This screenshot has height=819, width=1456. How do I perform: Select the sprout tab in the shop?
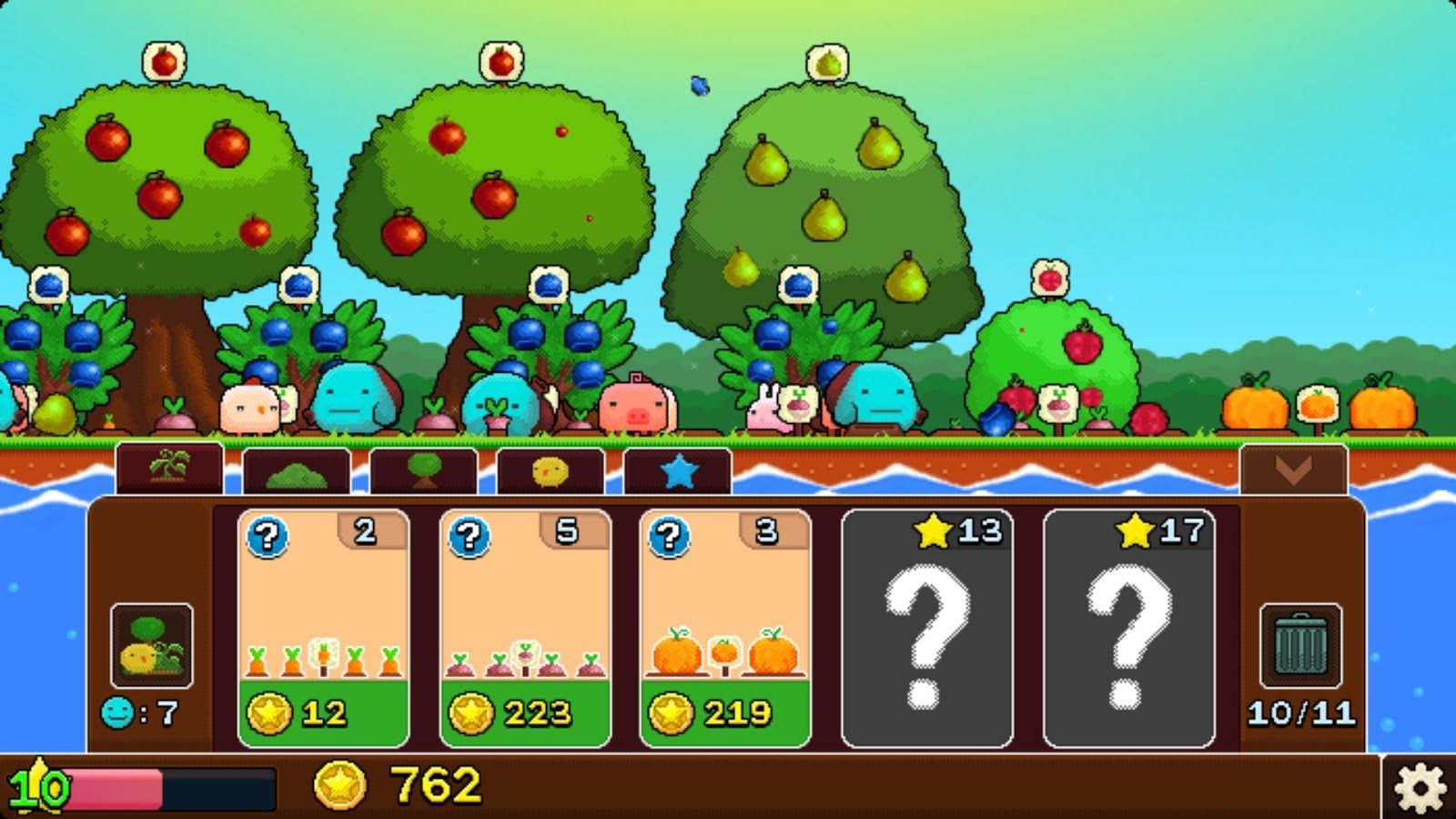(168, 470)
